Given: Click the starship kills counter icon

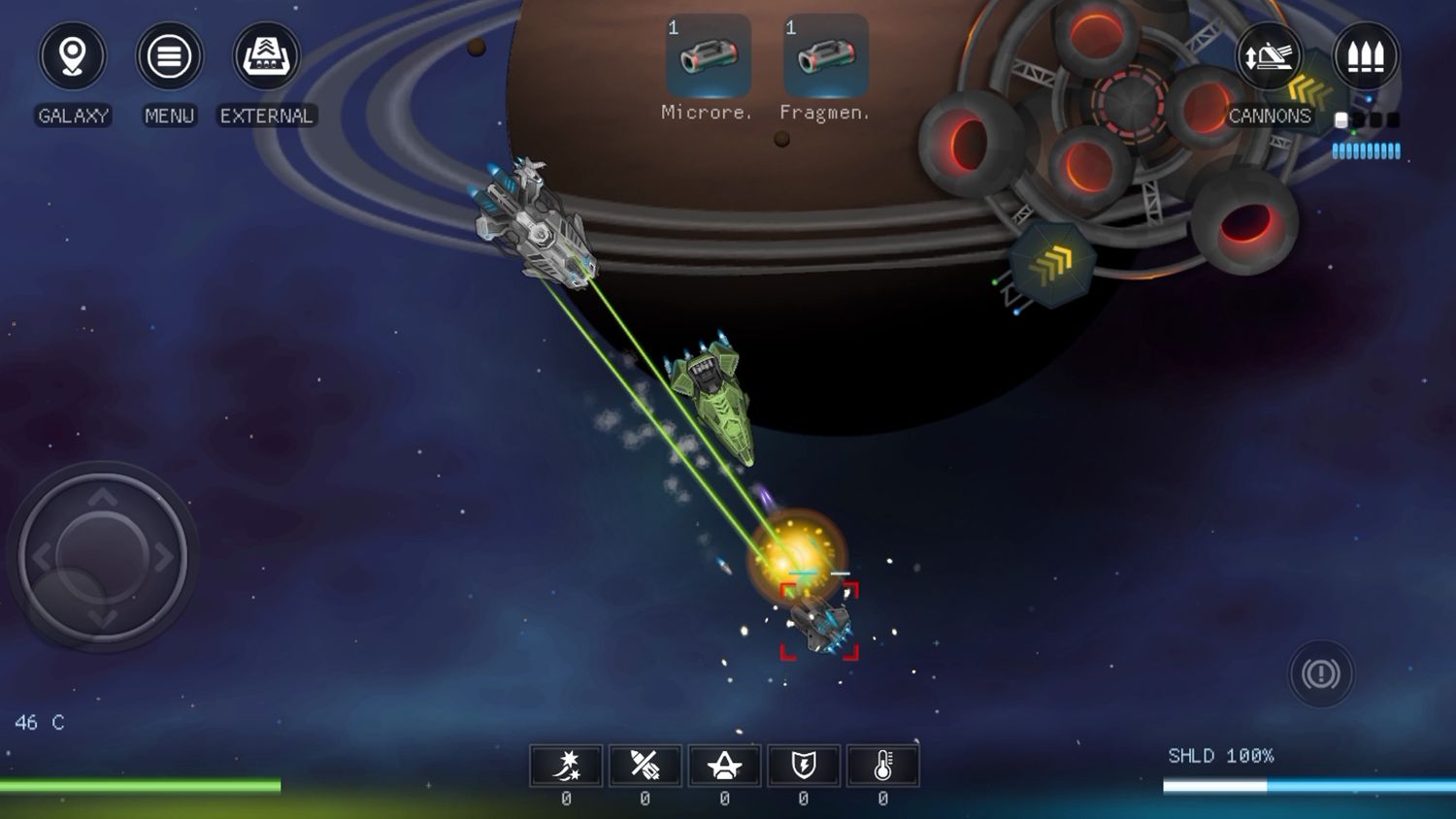Looking at the screenshot, I should tap(724, 766).
